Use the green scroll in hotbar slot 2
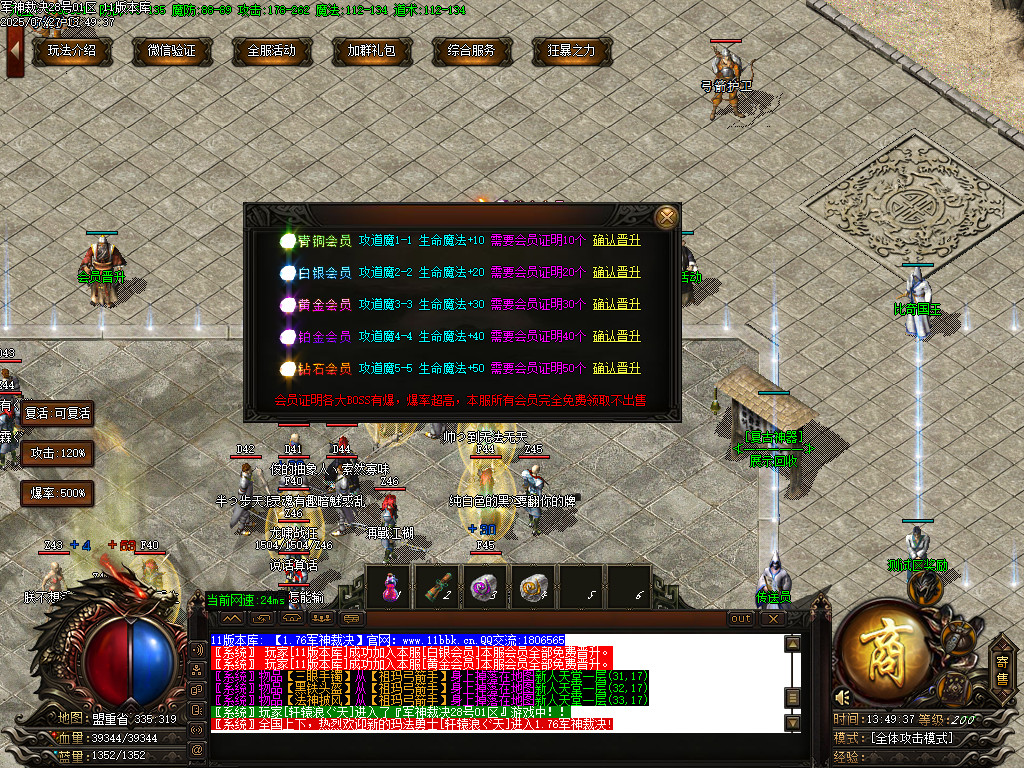 (x=436, y=586)
